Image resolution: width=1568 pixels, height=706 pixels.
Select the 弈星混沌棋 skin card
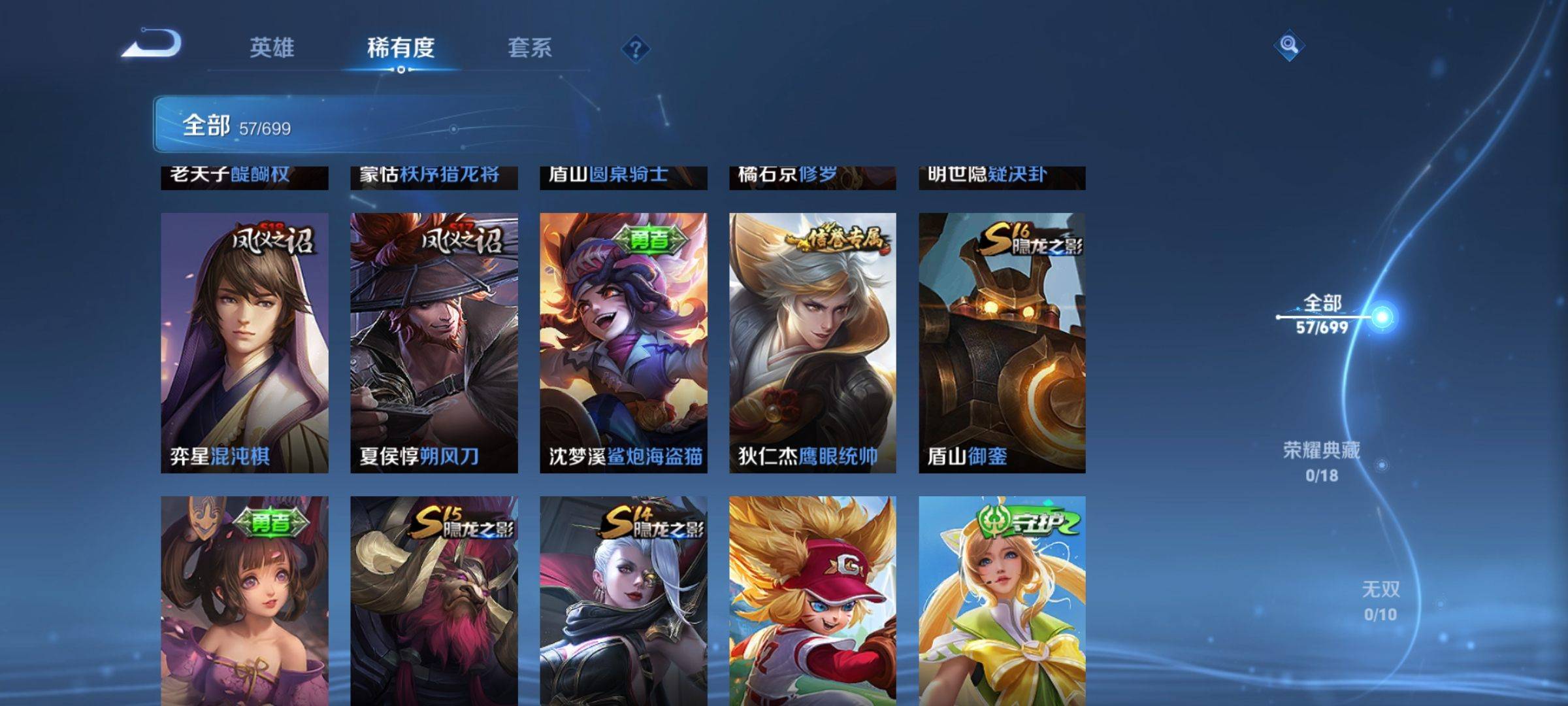click(x=244, y=343)
